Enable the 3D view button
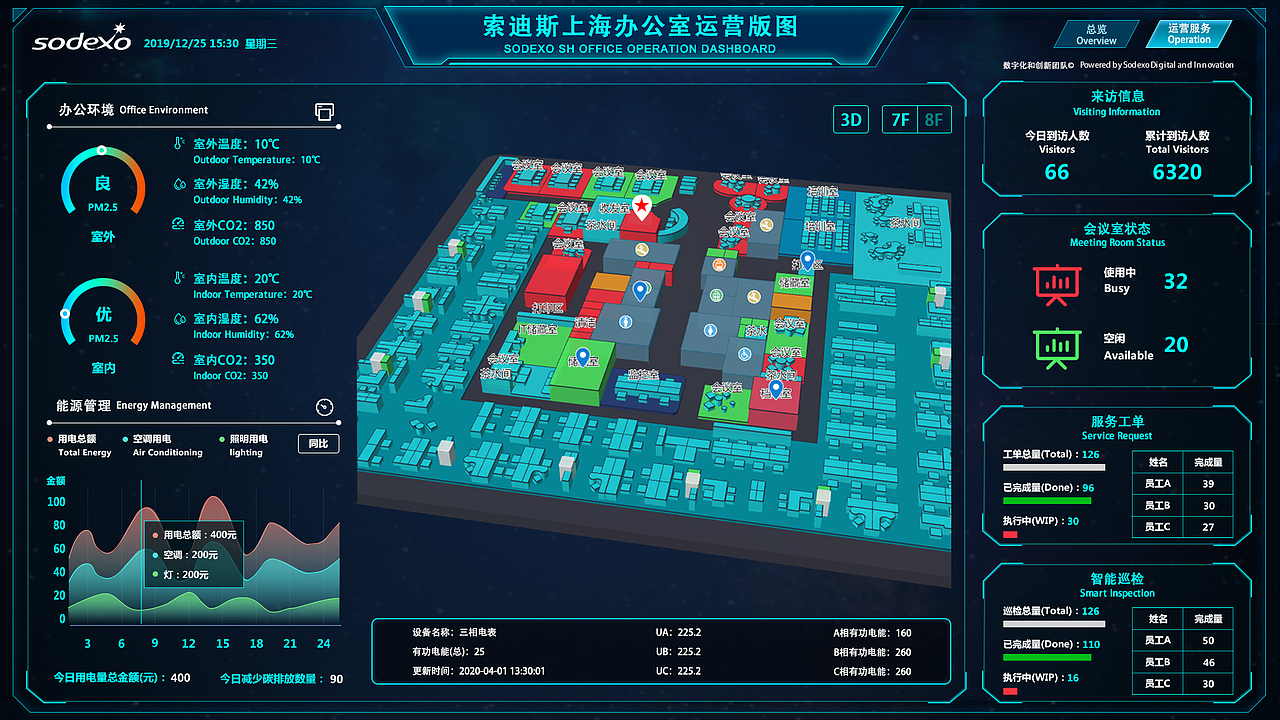 [x=851, y=119]
